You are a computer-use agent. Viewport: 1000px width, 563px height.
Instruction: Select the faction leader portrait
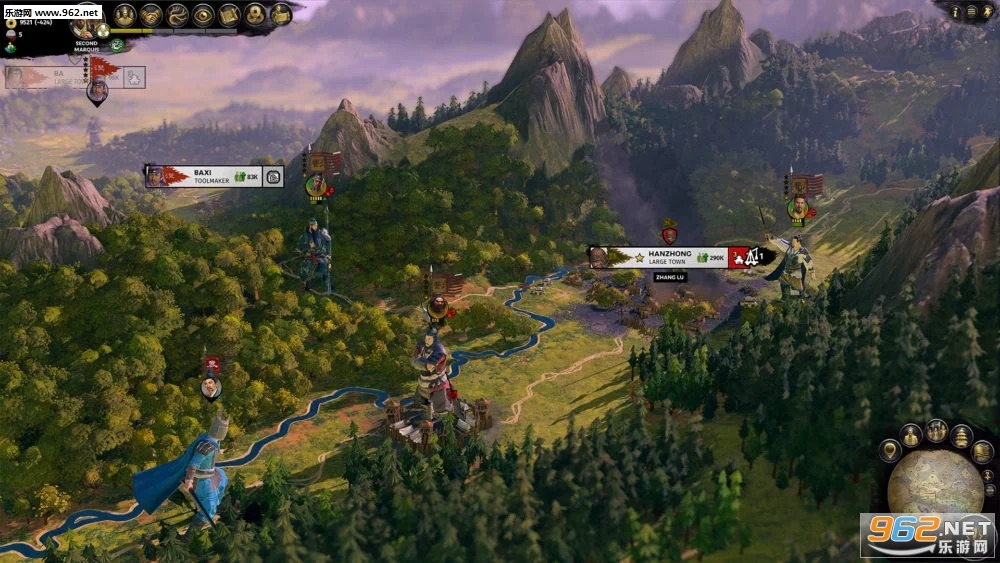click(x=88, y=29)
